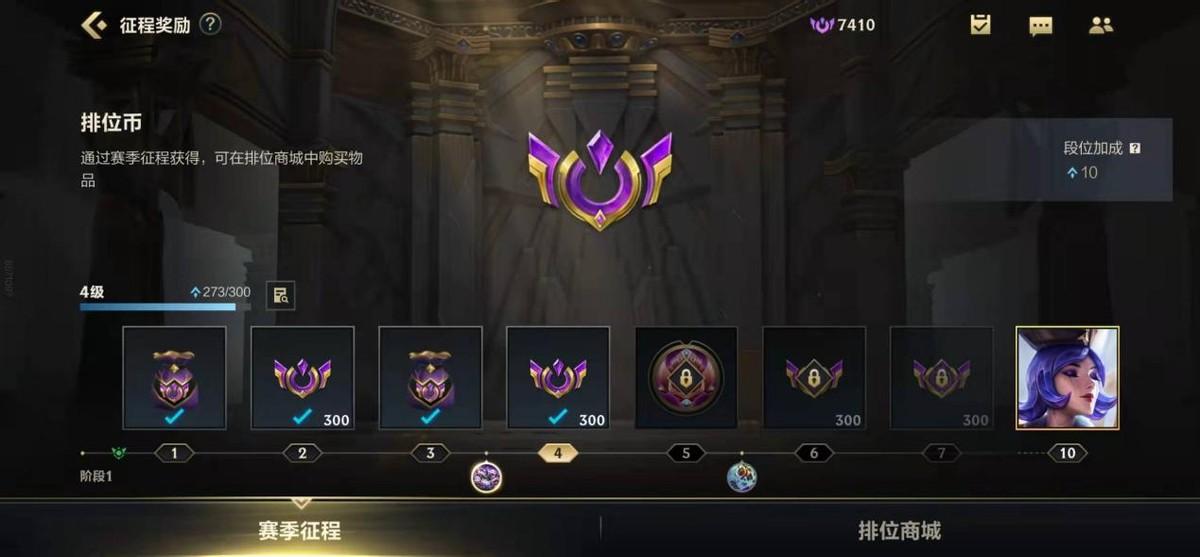1200x557 pixels.
Task: Select the level 4 ranked coin reward
Action: 558,378
